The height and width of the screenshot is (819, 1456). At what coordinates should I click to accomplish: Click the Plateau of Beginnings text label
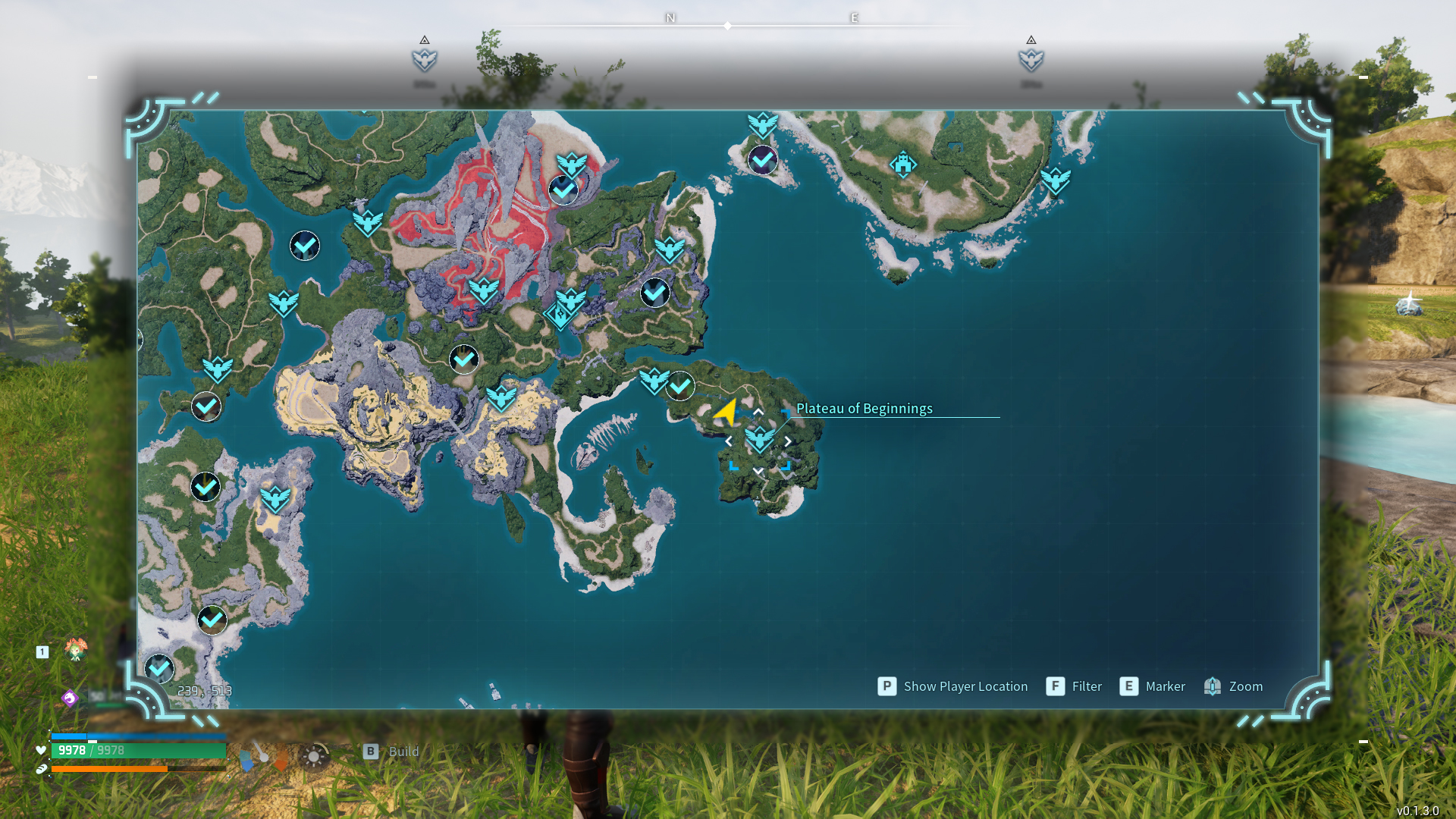tap(864, 408)
